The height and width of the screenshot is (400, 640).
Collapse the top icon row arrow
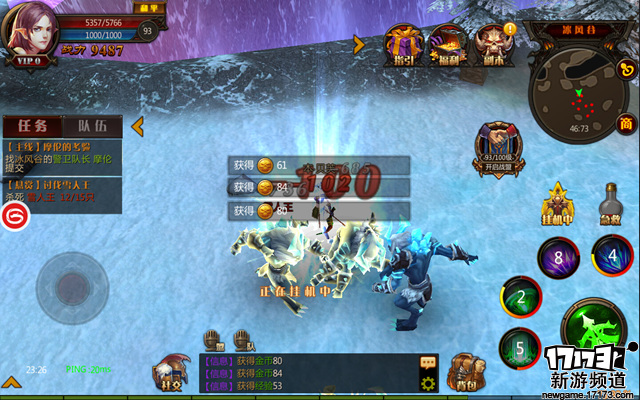point(358,43)
